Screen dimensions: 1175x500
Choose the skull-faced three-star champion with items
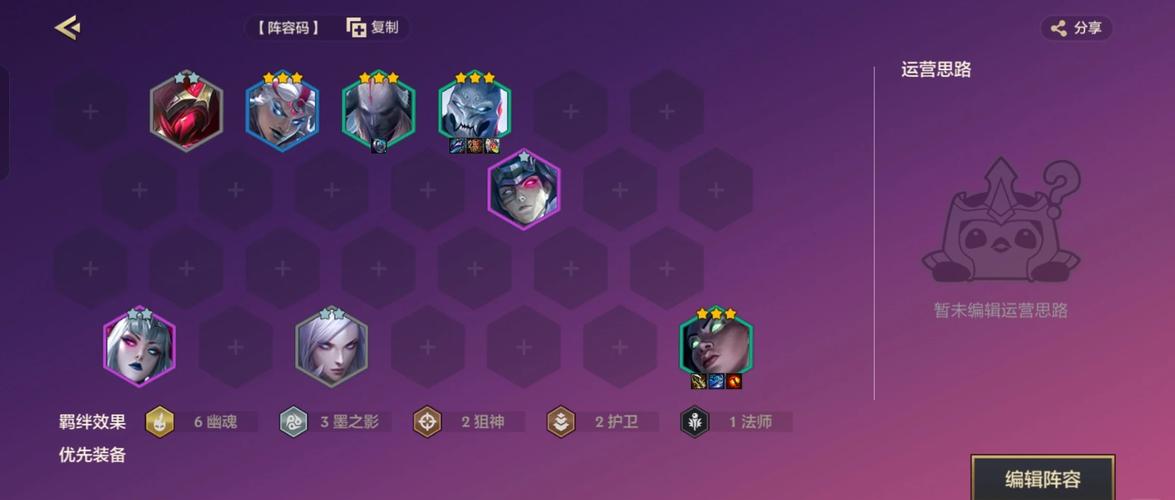(x=474, y=110)
